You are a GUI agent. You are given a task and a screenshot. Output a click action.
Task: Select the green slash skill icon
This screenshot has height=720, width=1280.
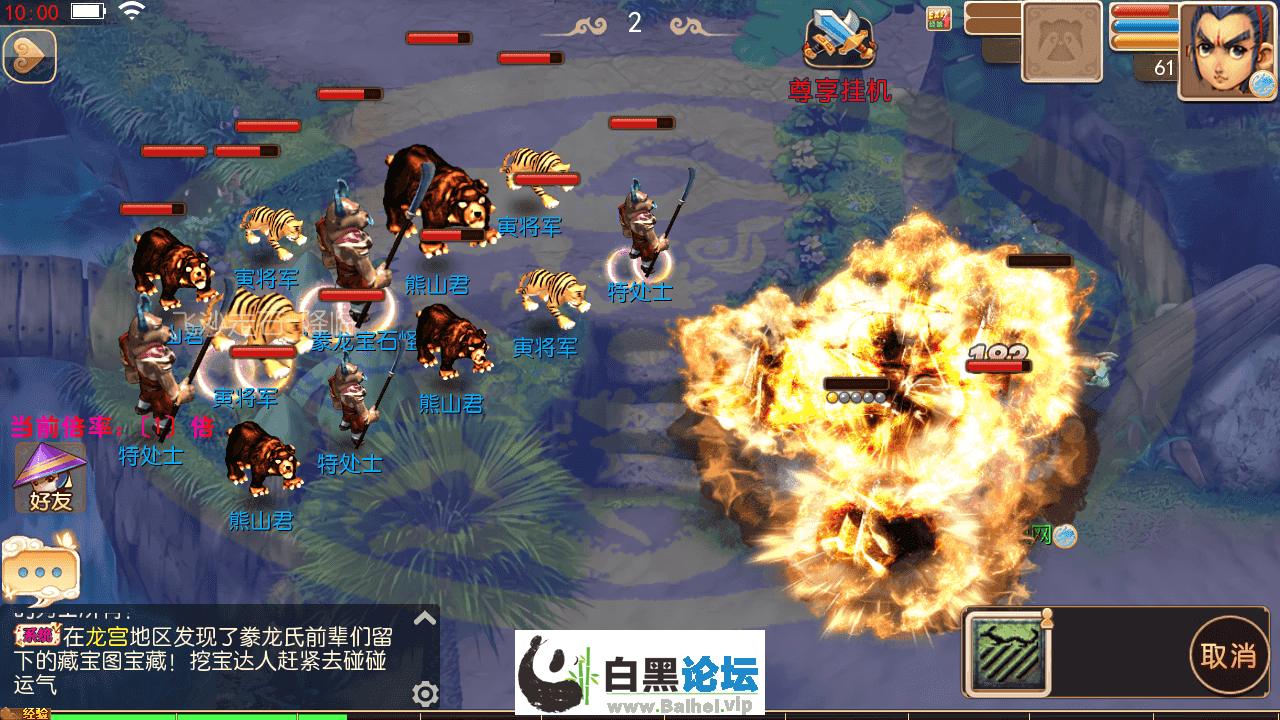pyautogui.click(x=1008, y=653)
